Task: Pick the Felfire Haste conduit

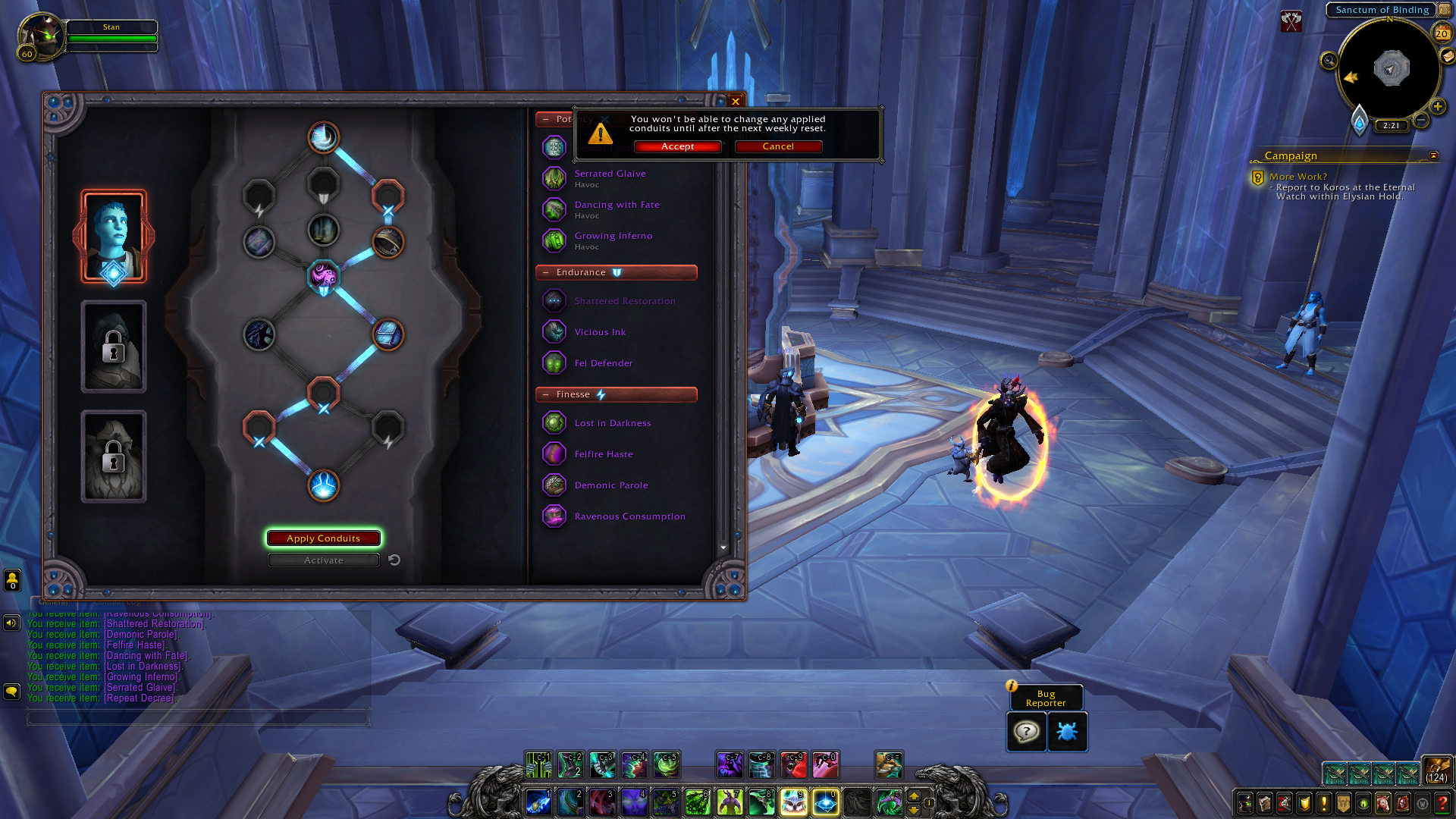Action: coord(603,454)
